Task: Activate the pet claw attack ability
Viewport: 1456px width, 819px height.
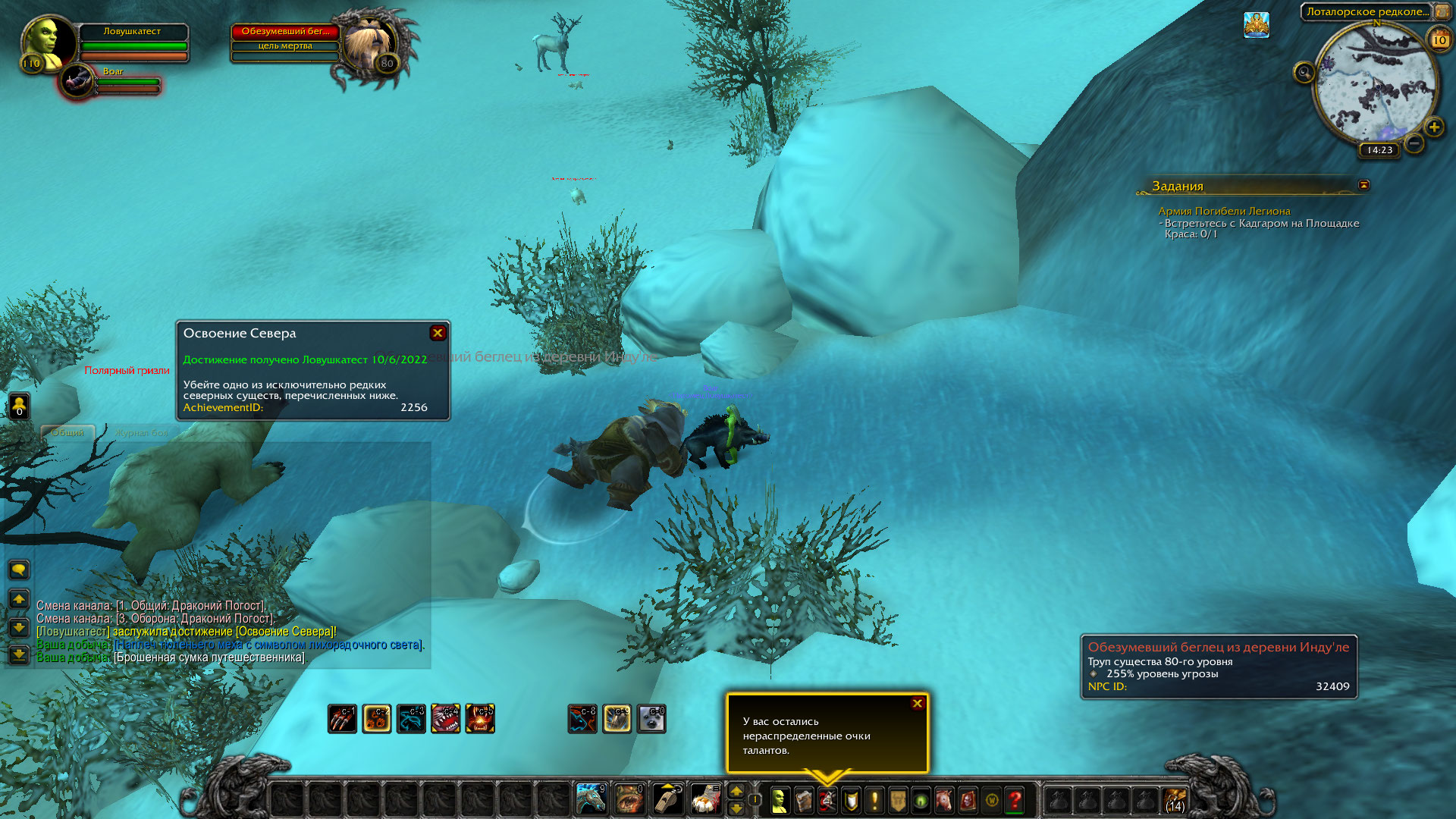Action: pos(342,719)
